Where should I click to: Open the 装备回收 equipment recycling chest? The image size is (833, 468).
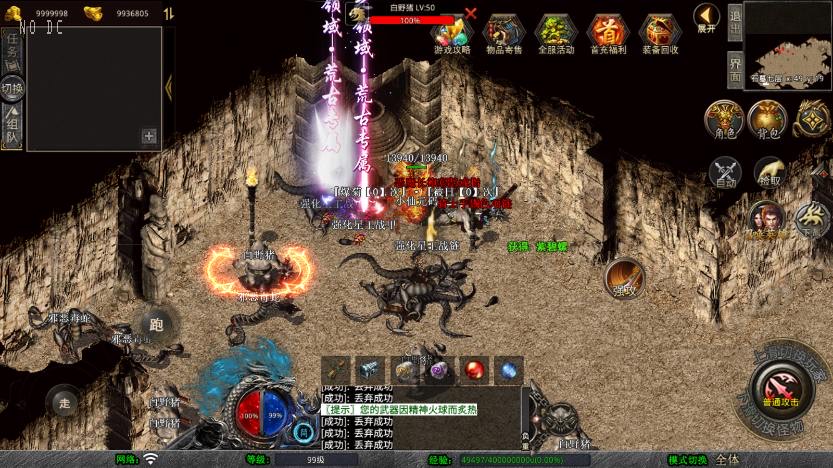(659, 32)
